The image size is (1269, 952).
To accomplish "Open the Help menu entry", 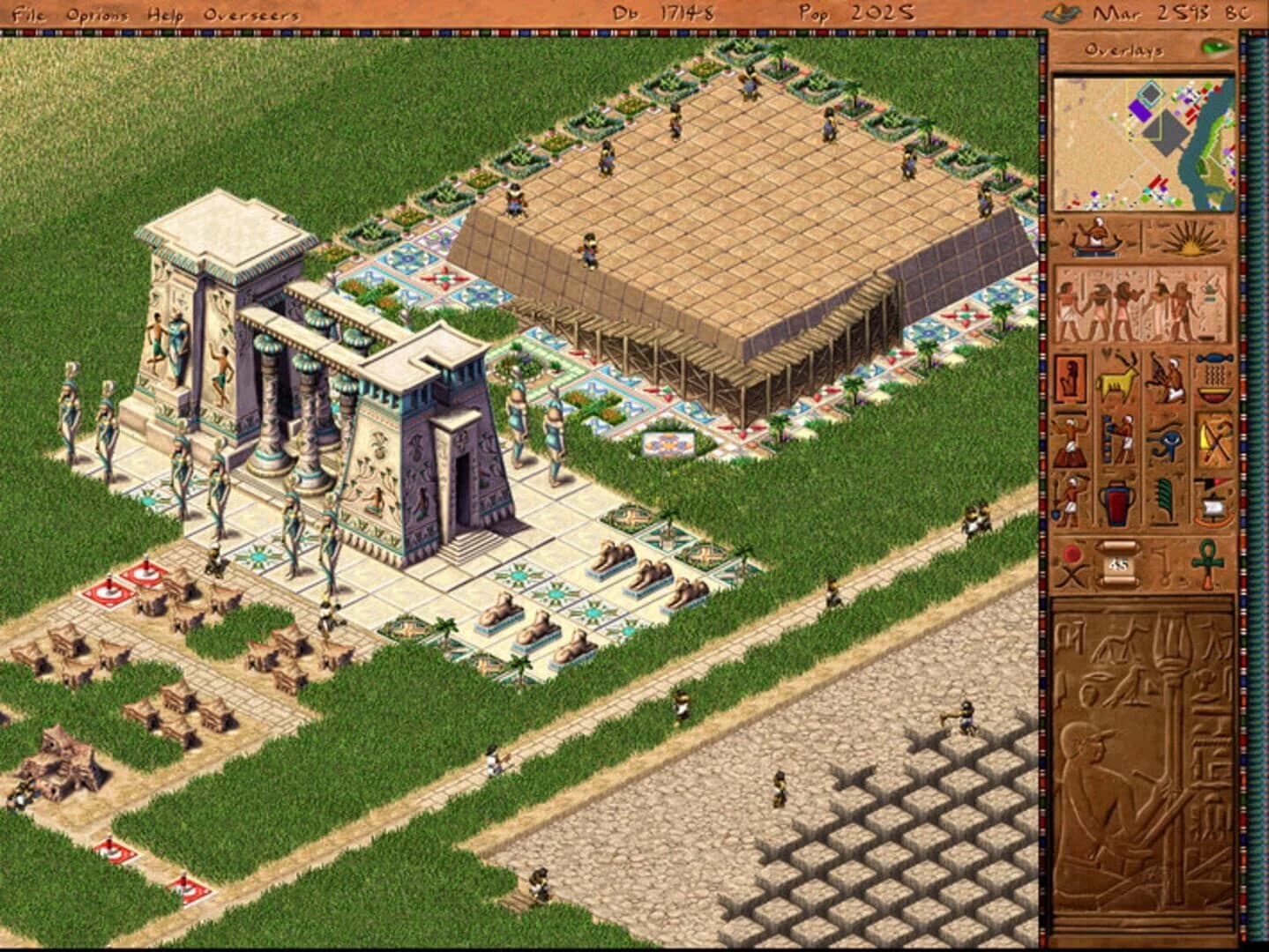I will pyautogui.click(x=166, y=13).
